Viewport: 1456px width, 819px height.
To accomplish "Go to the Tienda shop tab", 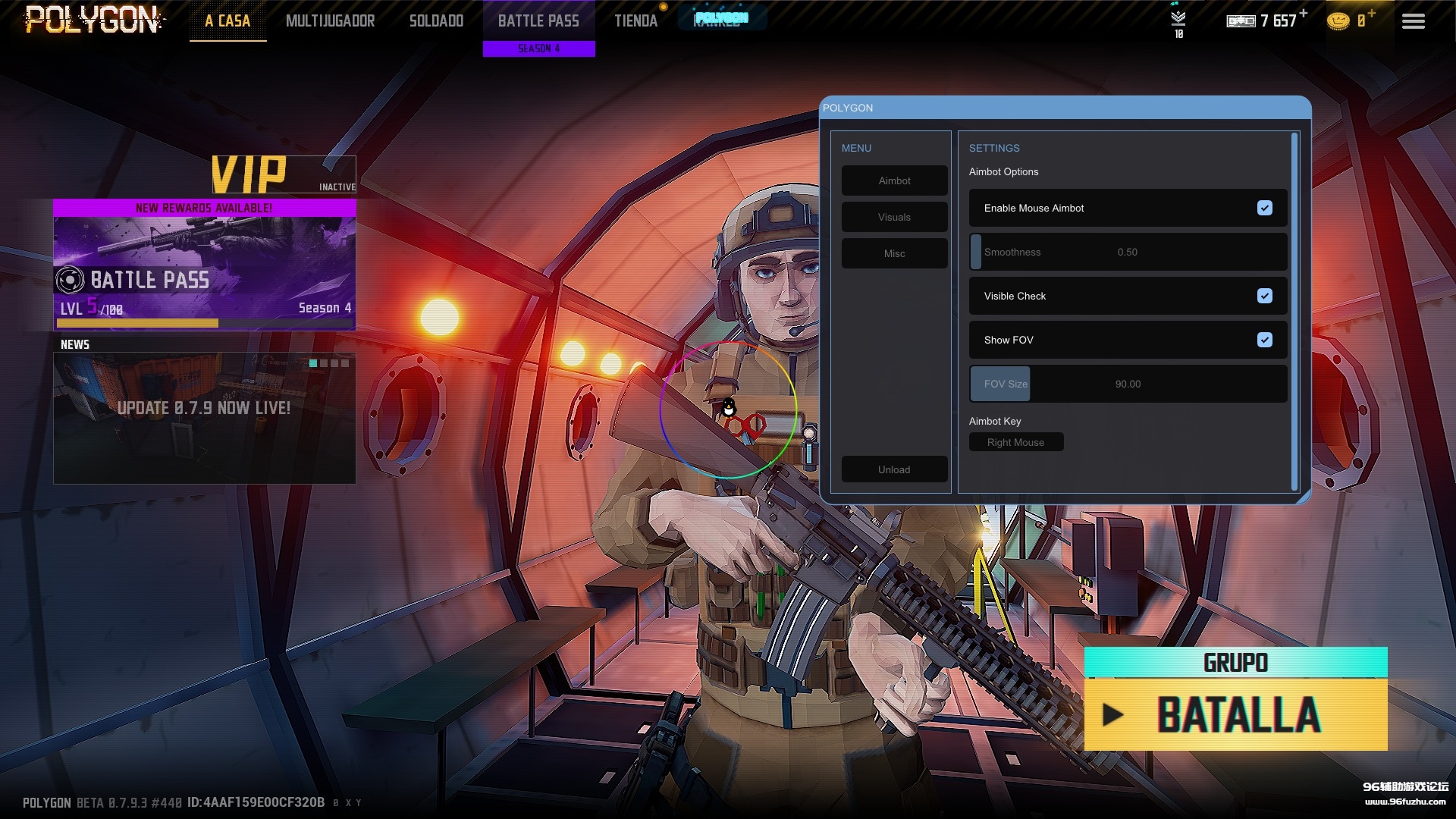I will pos(635,21).
